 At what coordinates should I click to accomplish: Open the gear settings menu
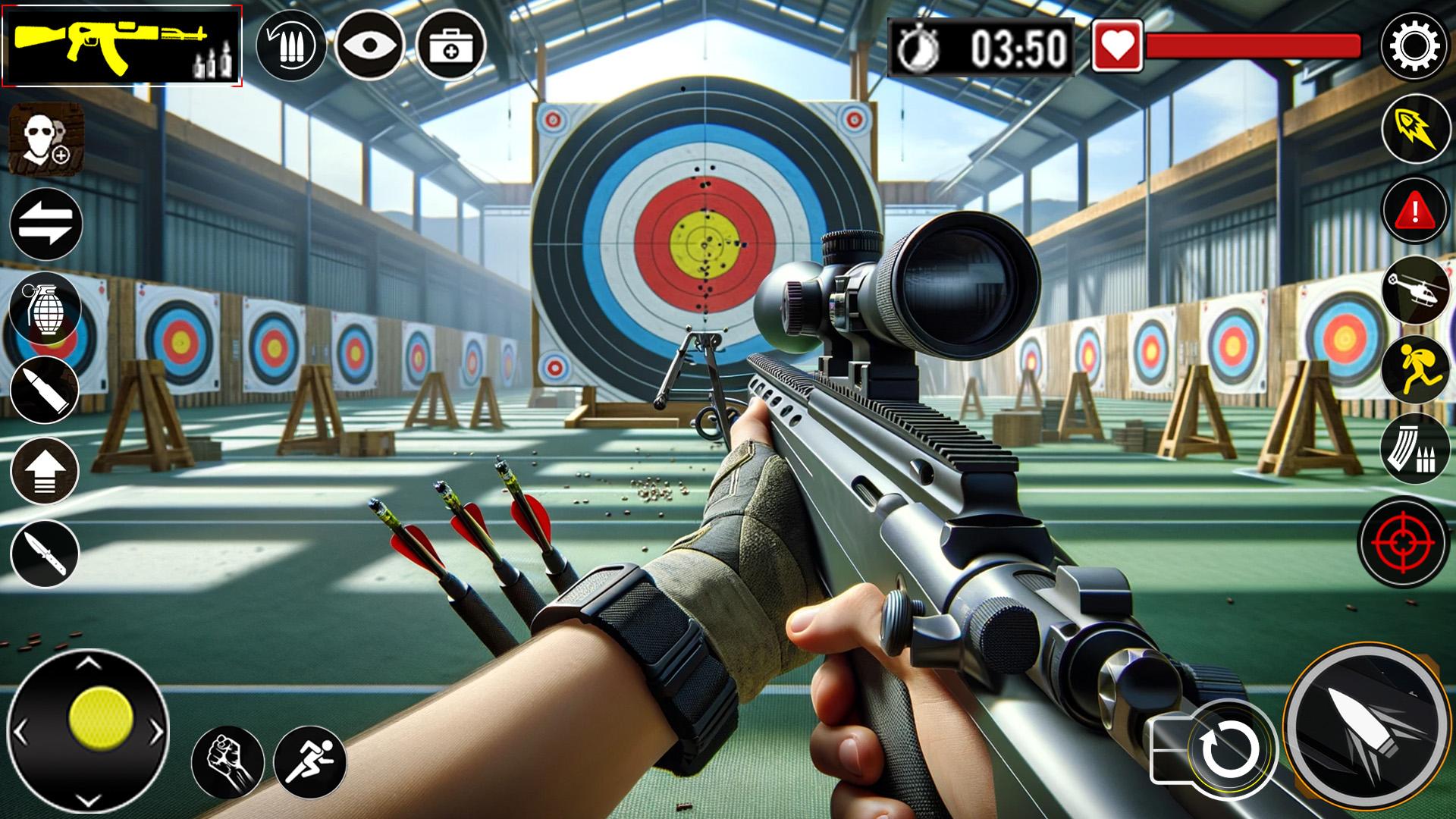click(x=1414, y=46)
